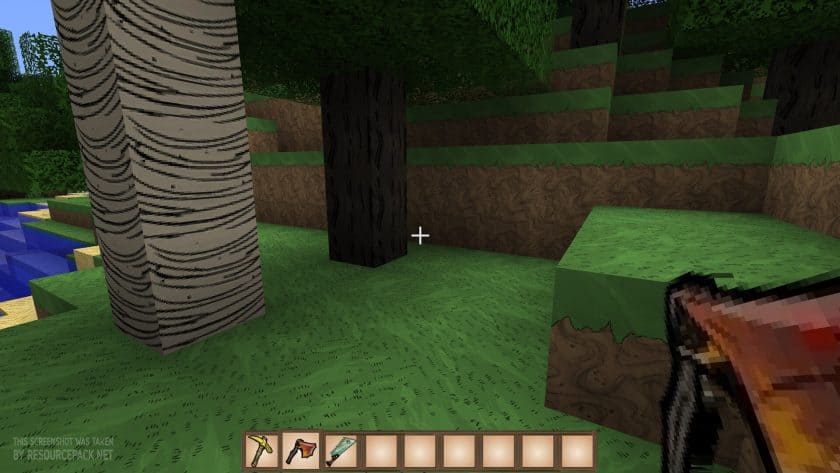Switch to the teal sword slot
The image size is (840, 473).
click(x=339, y=451)
